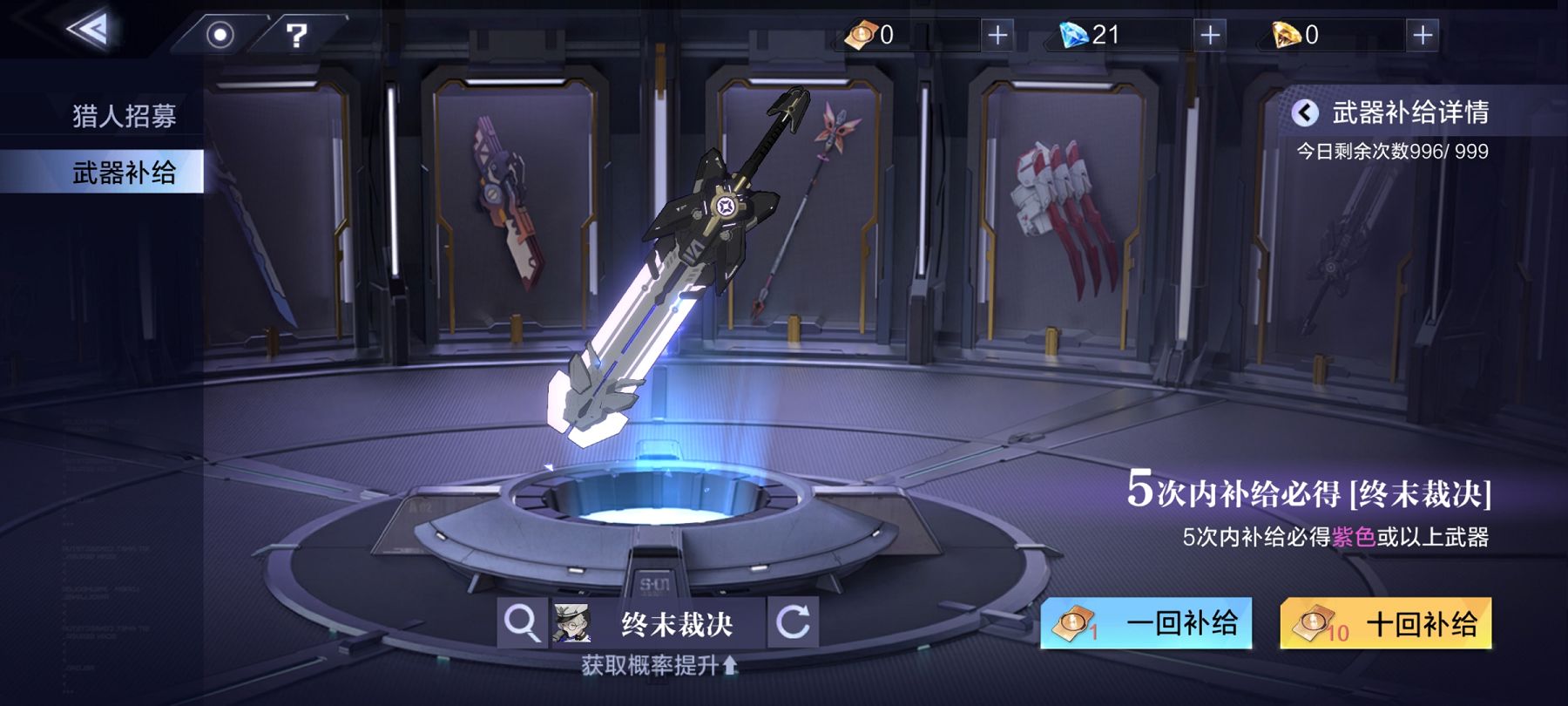
Task: Add gold gems with plus button
Action: point(1423,35)
